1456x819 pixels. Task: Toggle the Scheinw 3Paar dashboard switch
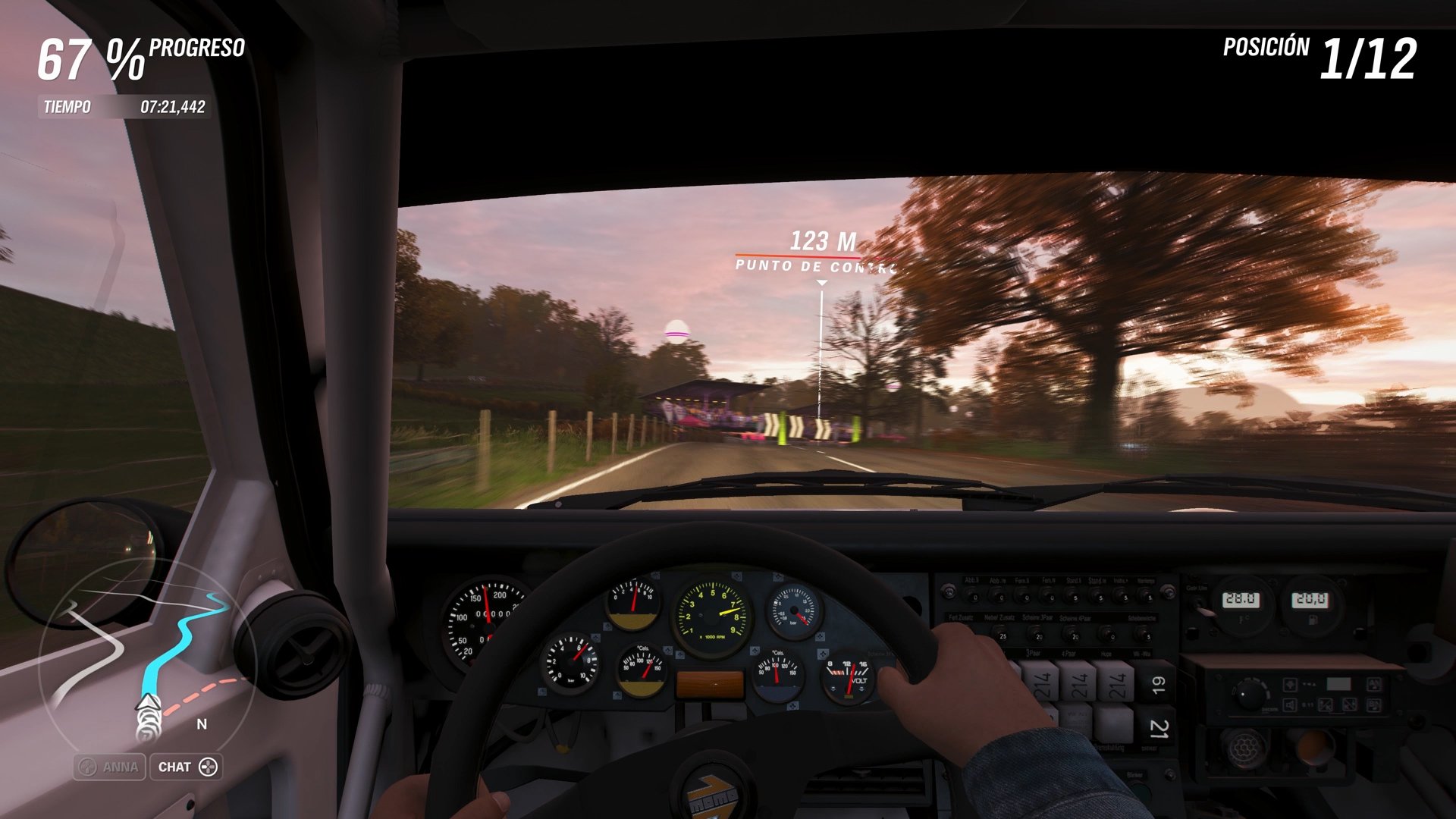1037,635
